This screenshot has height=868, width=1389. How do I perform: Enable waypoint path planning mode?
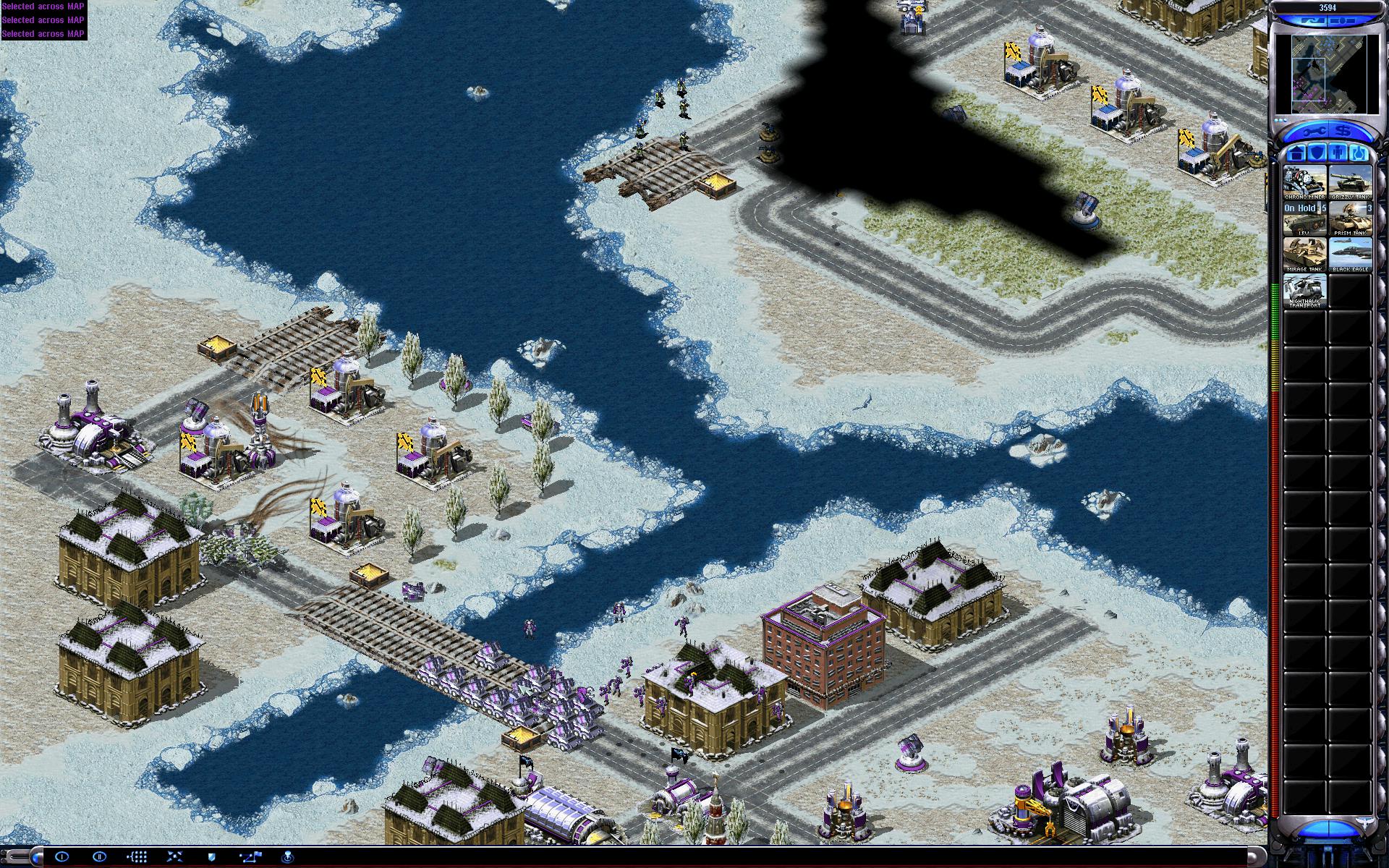point(250,856)
